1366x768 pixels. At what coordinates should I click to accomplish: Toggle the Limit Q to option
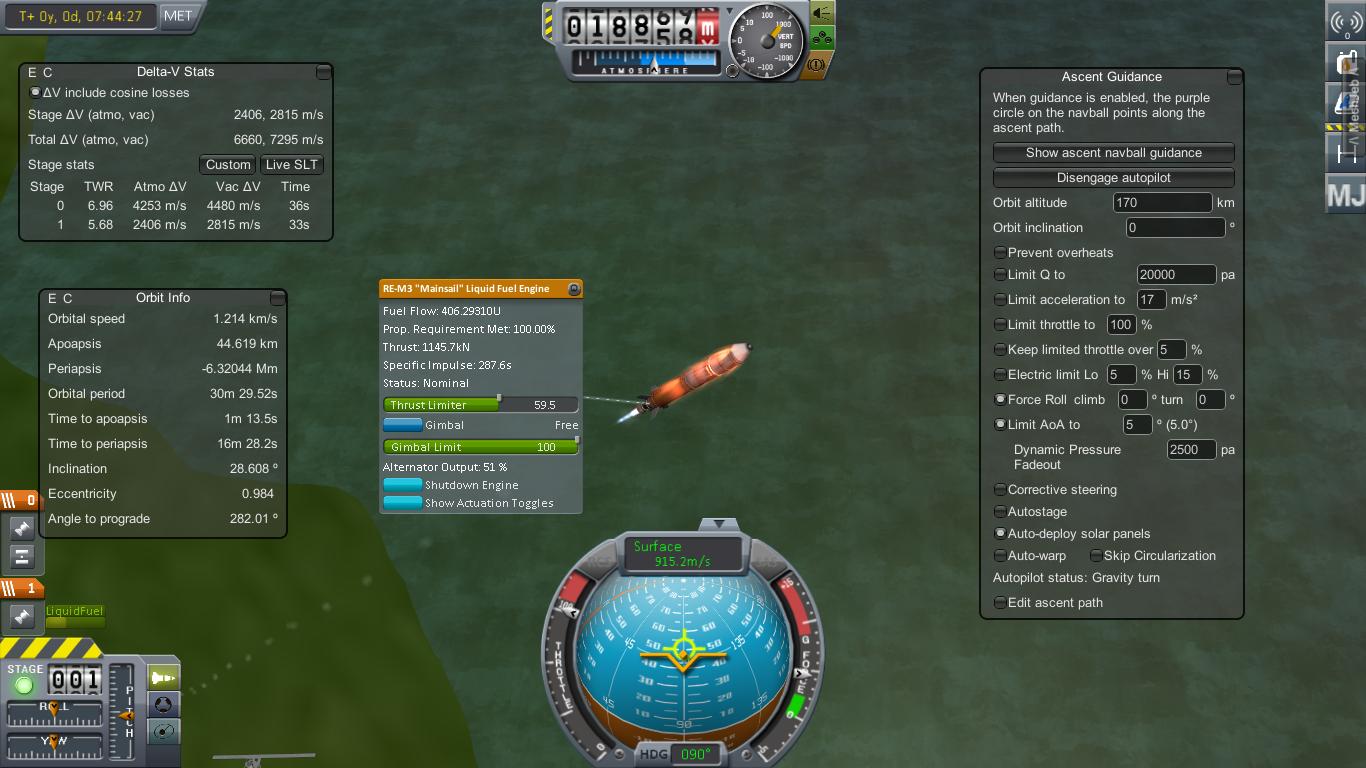point(1000,275)
